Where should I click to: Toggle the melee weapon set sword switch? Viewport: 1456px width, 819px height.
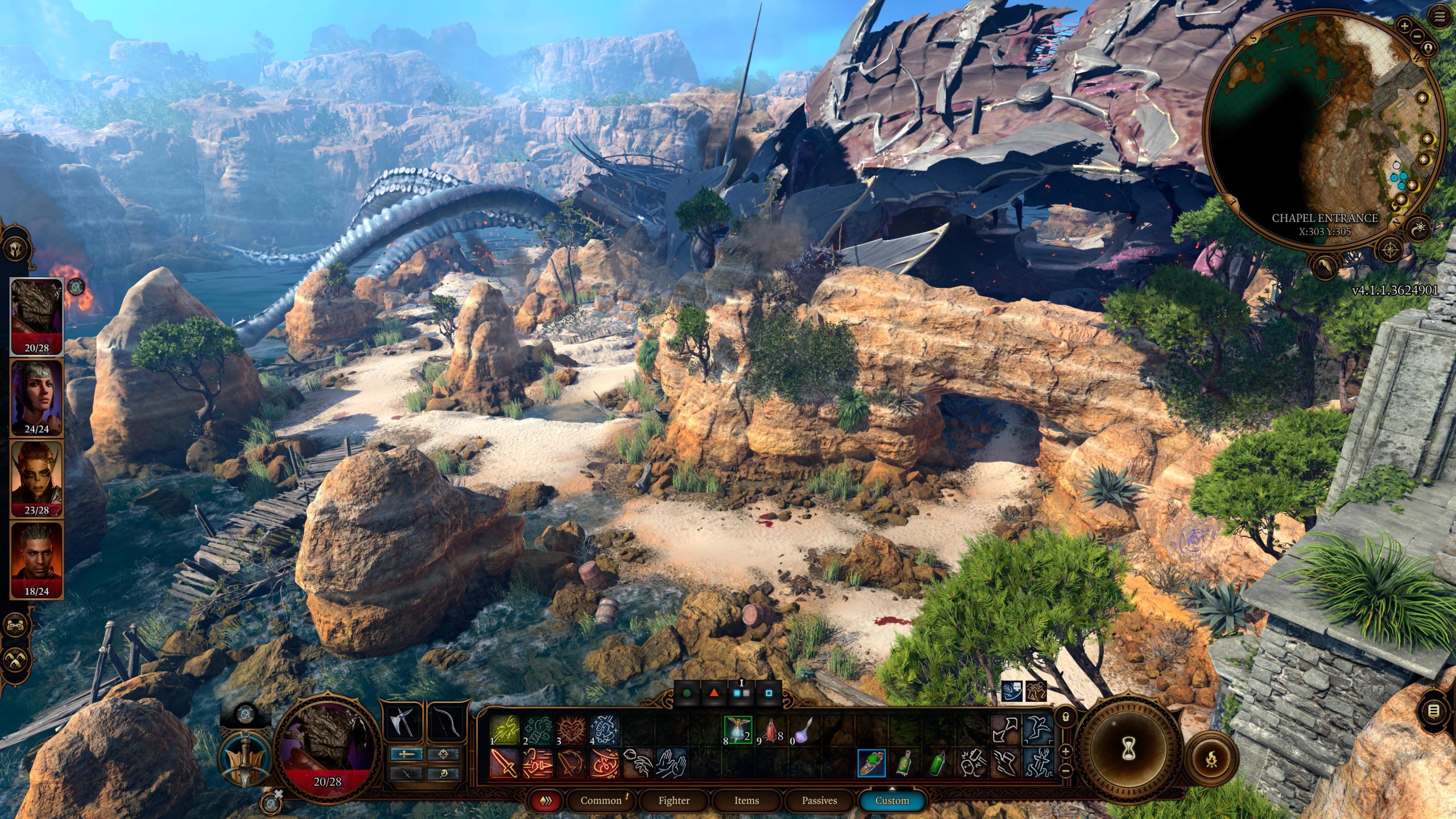tap(407, 754)
